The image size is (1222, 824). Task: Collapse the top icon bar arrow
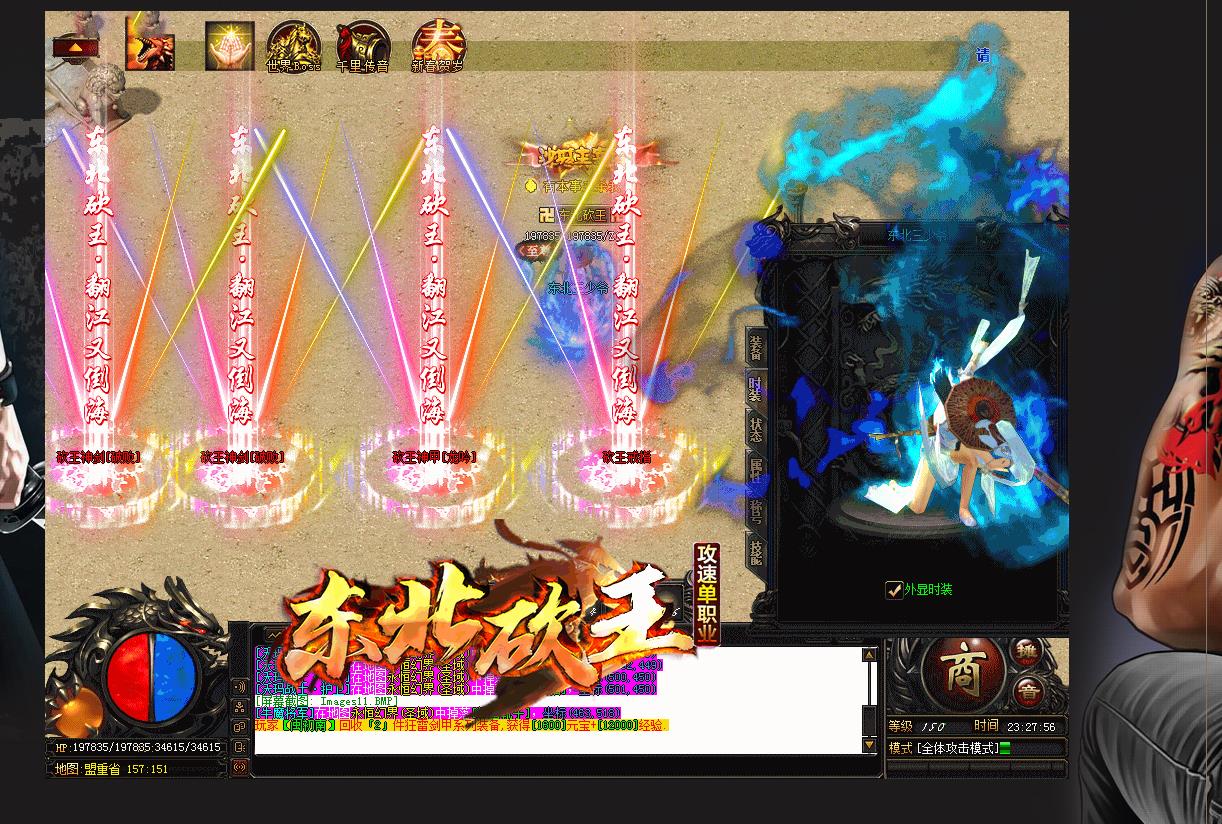(x=76, y=47)
